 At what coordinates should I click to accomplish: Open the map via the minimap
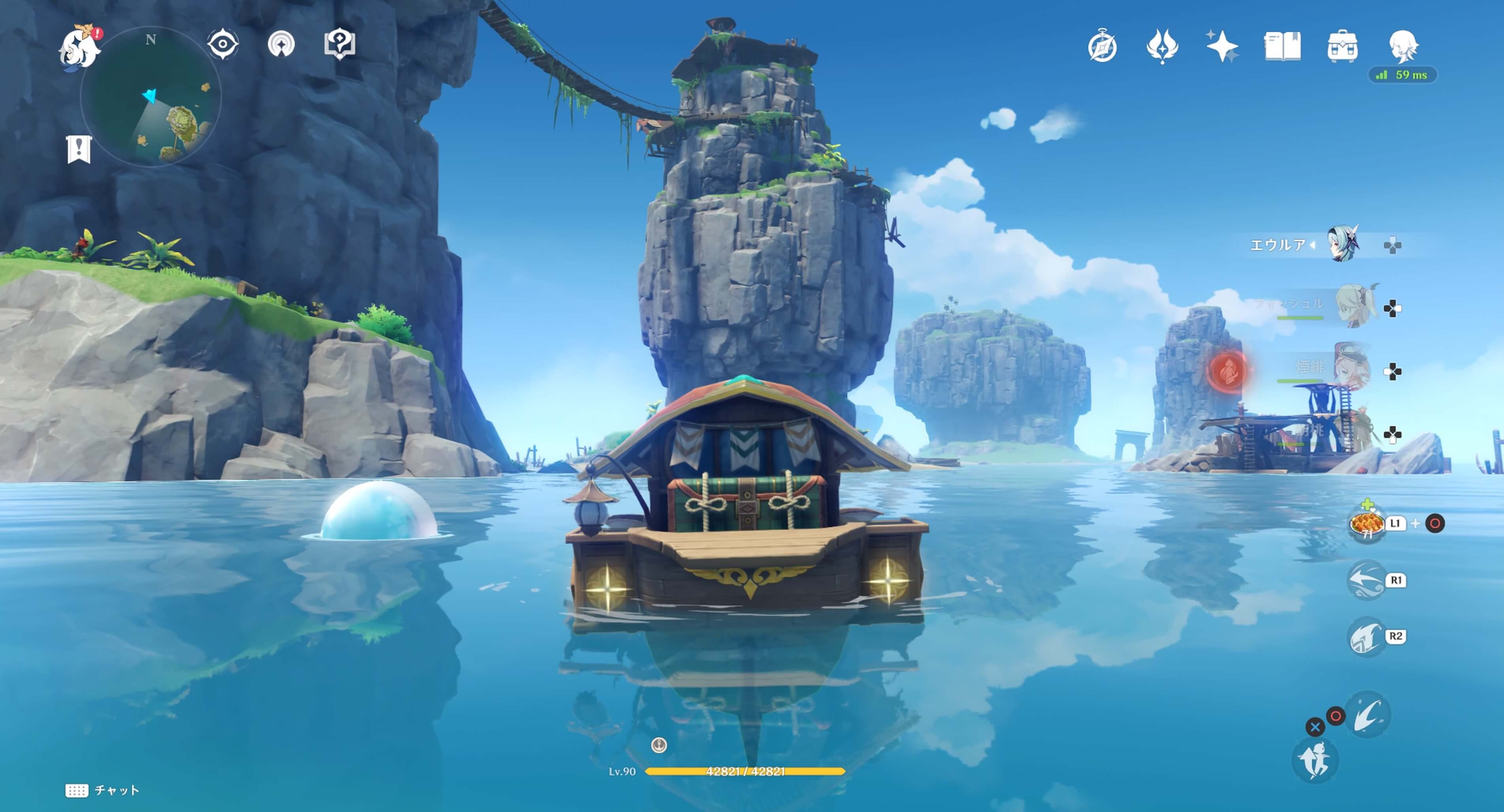(151, 97)
